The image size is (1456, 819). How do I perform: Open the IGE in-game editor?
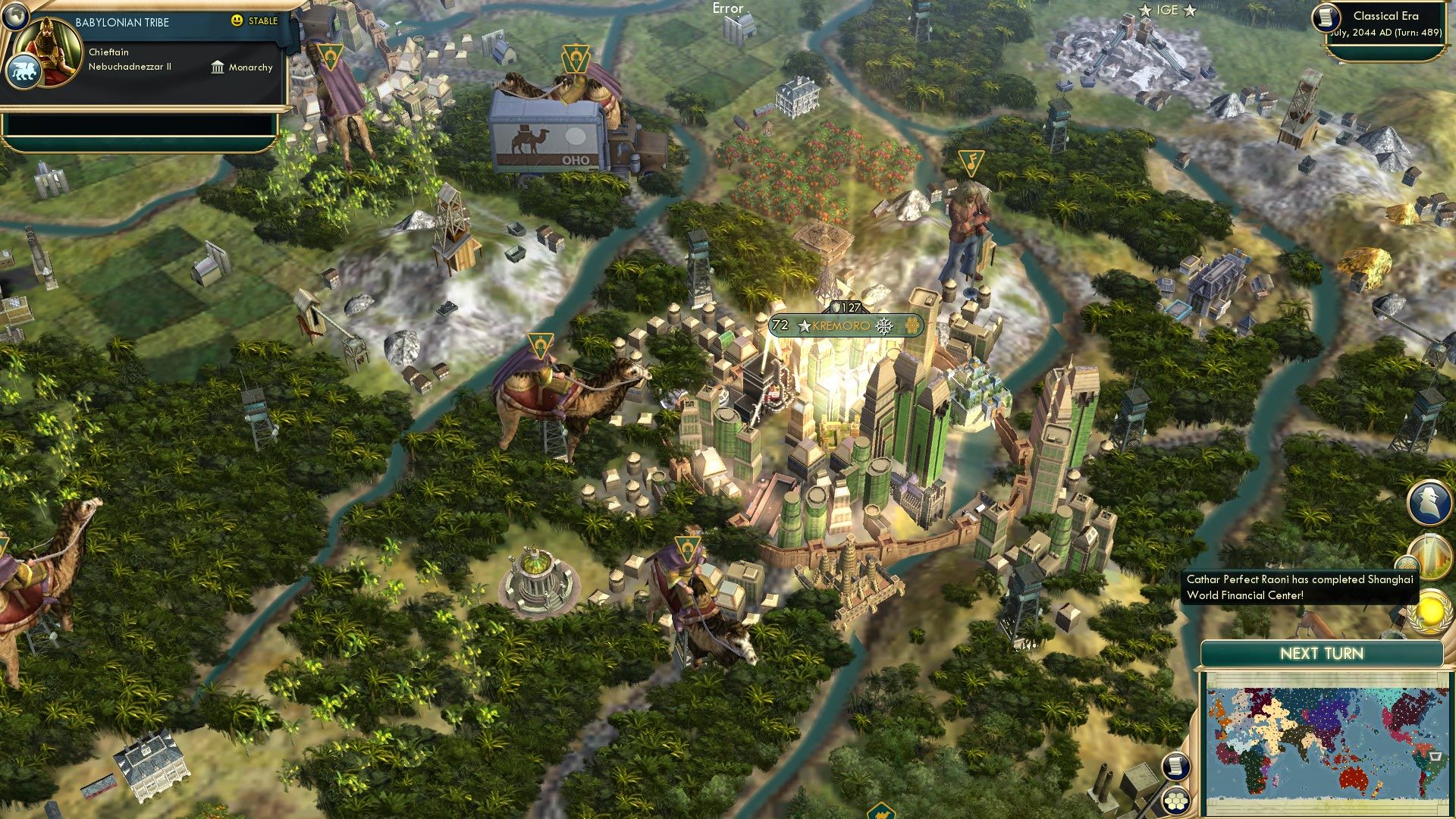1168,10
